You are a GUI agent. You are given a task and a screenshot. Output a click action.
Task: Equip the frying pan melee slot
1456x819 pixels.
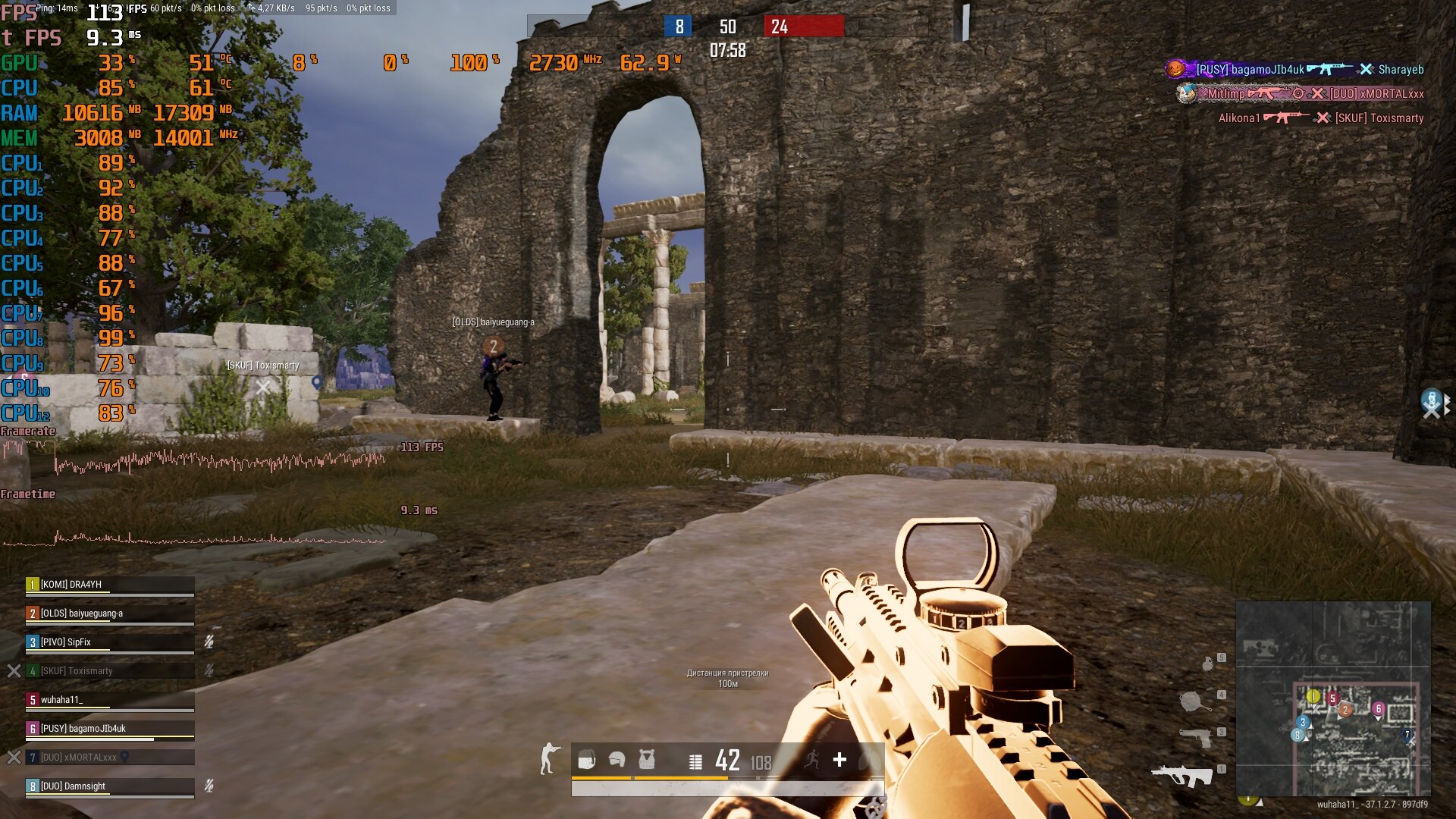1194,701
